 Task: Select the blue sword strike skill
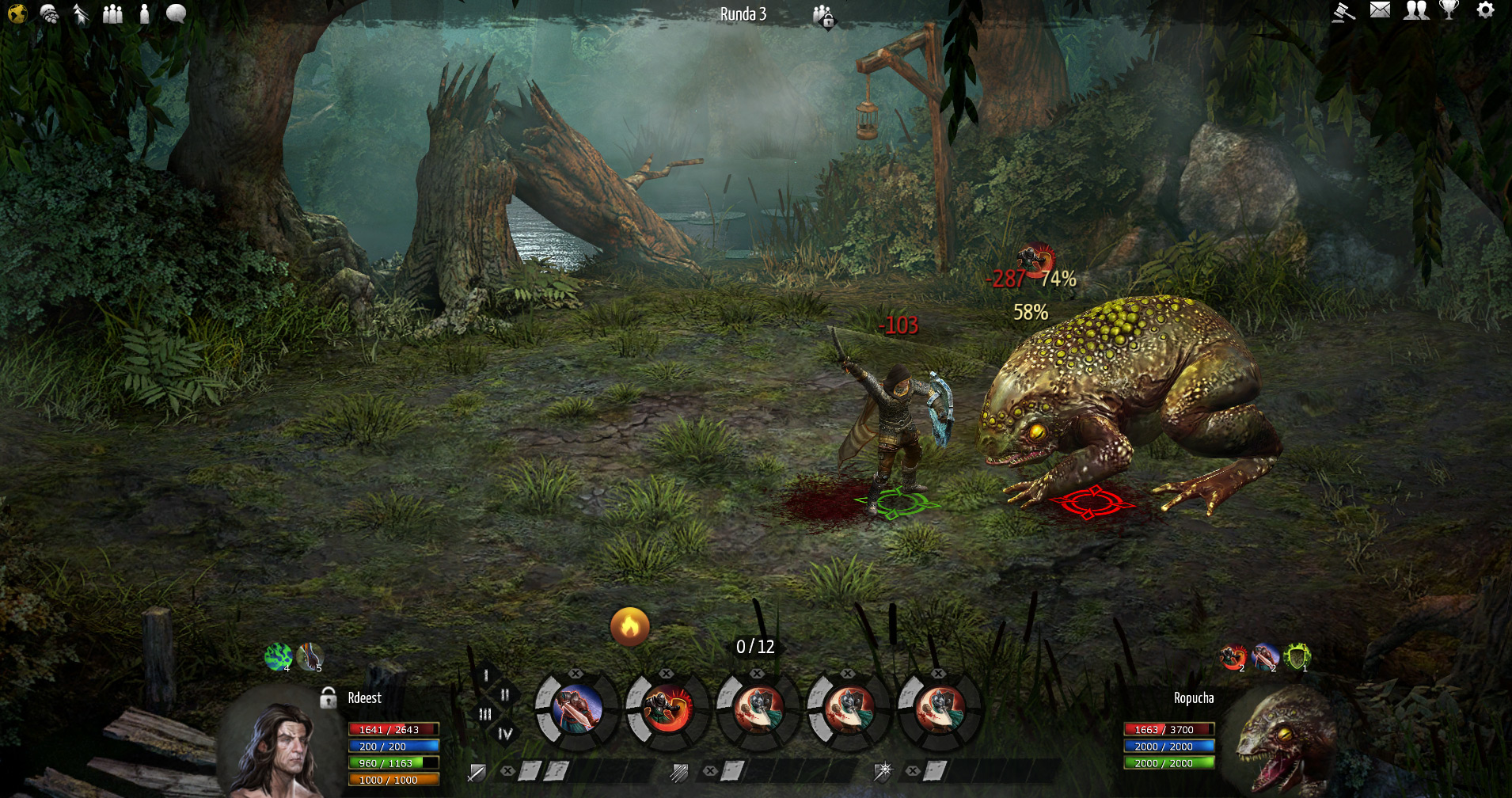pyautogui.click(x=576, y=709)
